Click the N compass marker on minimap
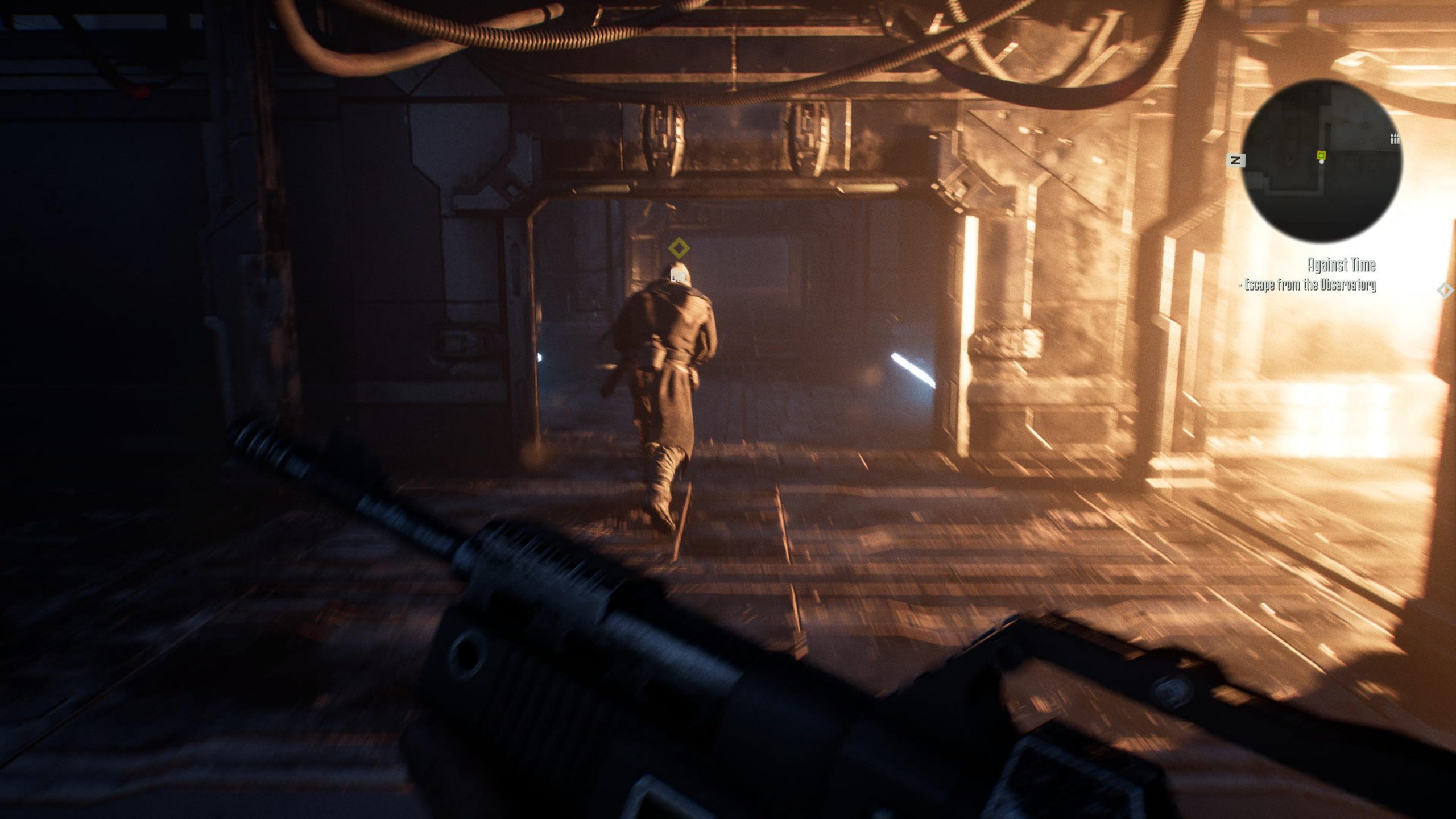This screenshot has width=1456, height=819. [x=1235, y=161]
